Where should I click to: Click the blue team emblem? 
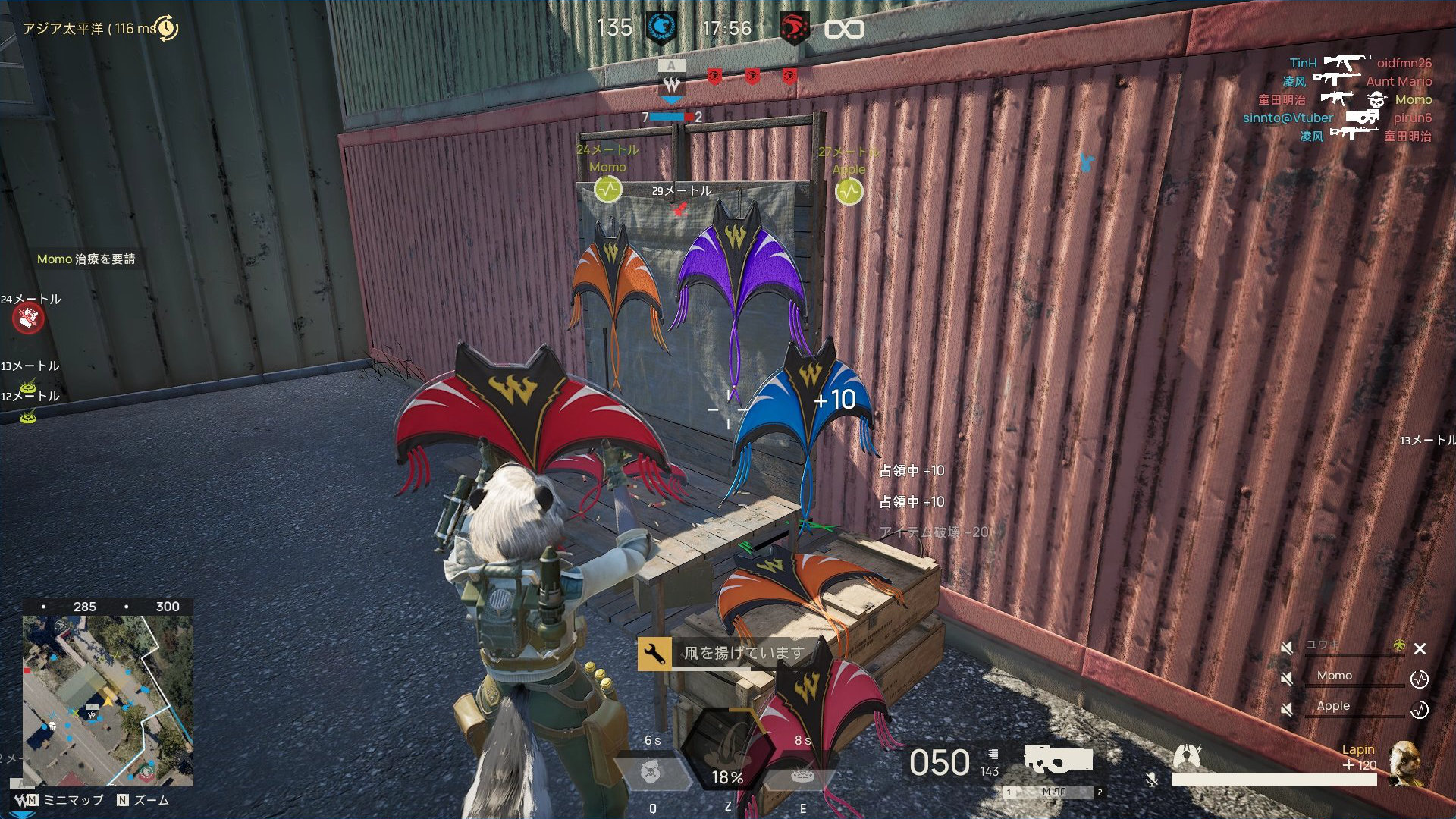coord(661,29)
